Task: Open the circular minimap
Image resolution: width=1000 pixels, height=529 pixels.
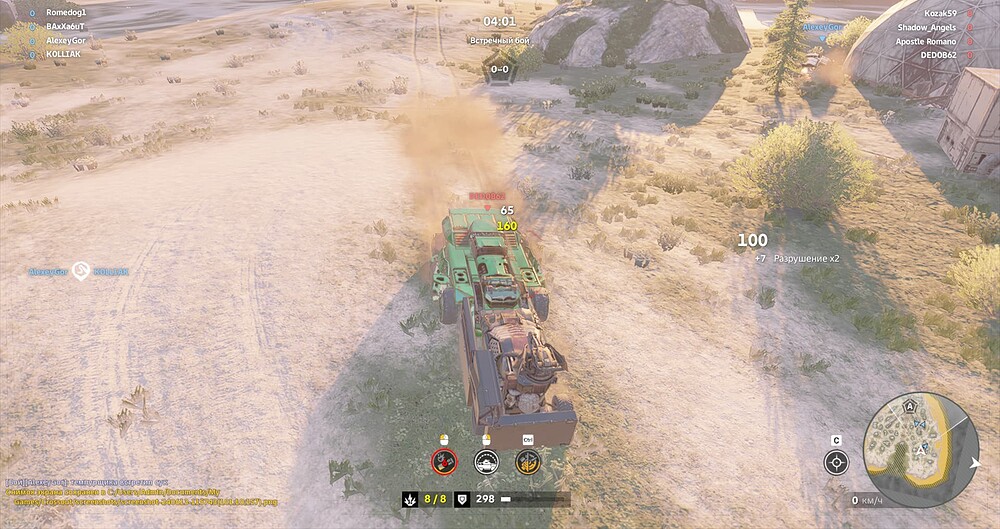Action: [920, 449]
